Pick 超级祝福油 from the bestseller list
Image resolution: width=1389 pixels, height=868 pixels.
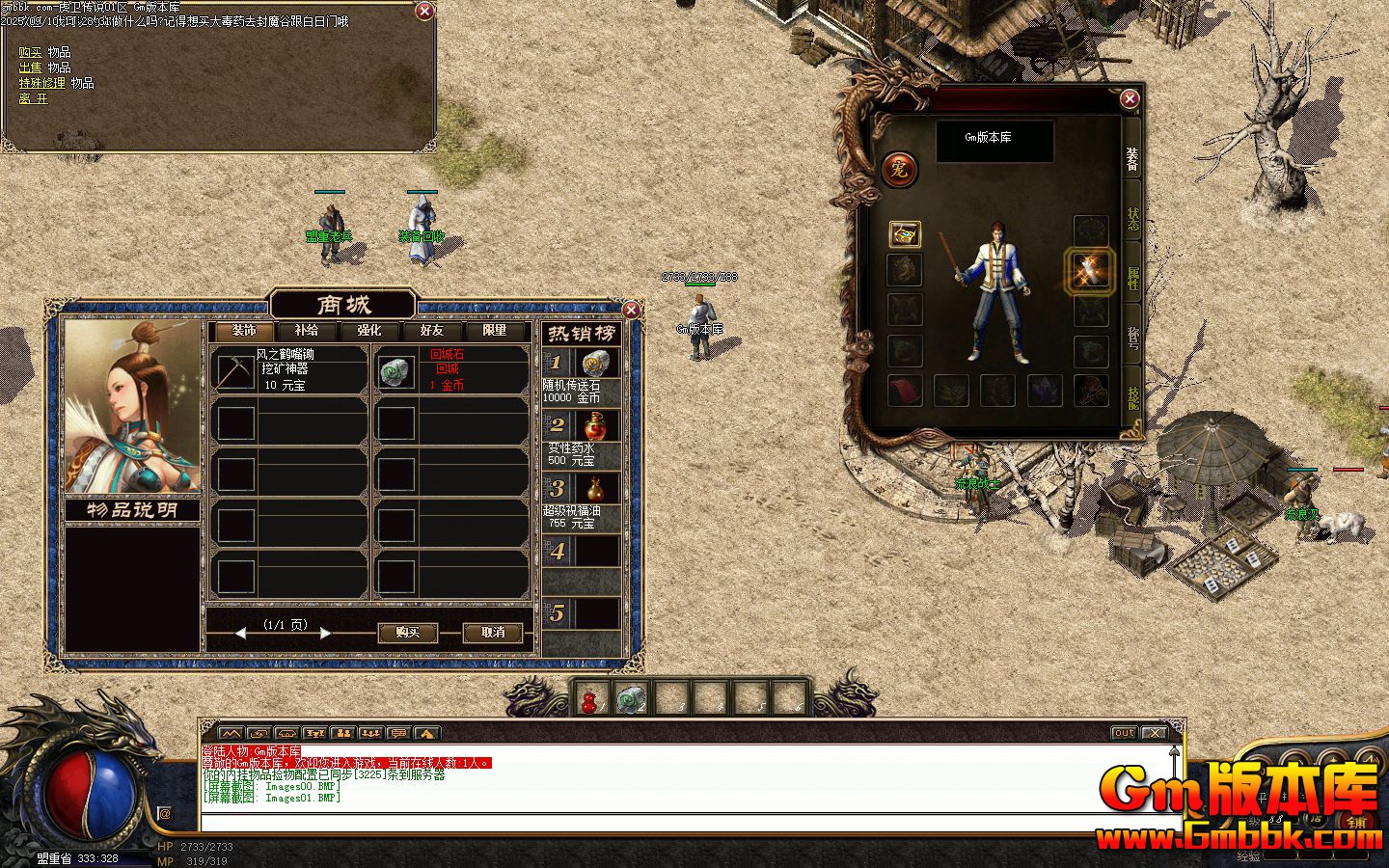tap(582, 500)
